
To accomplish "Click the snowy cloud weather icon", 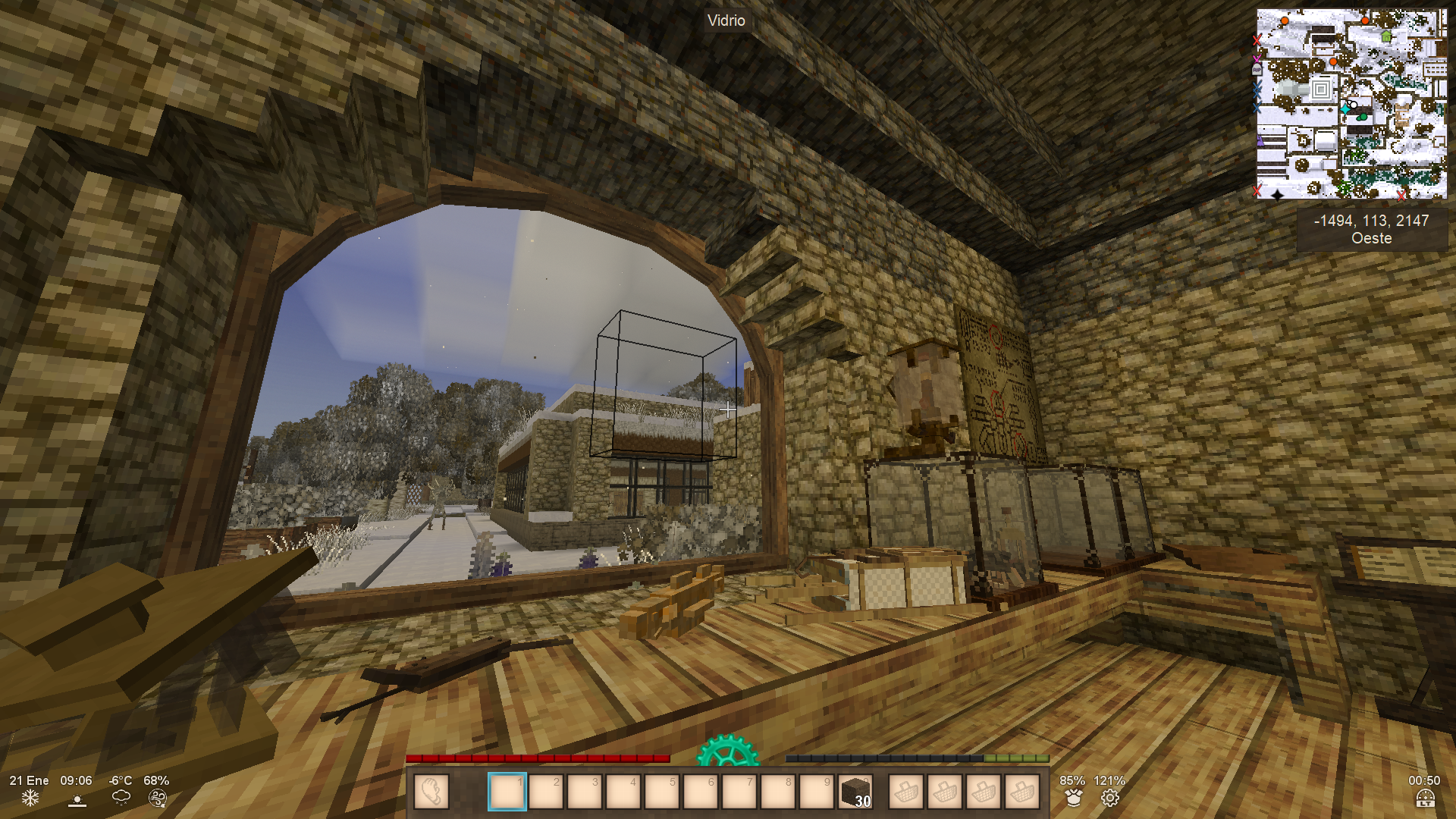I will pyautogui.click(x=121, y=798).
